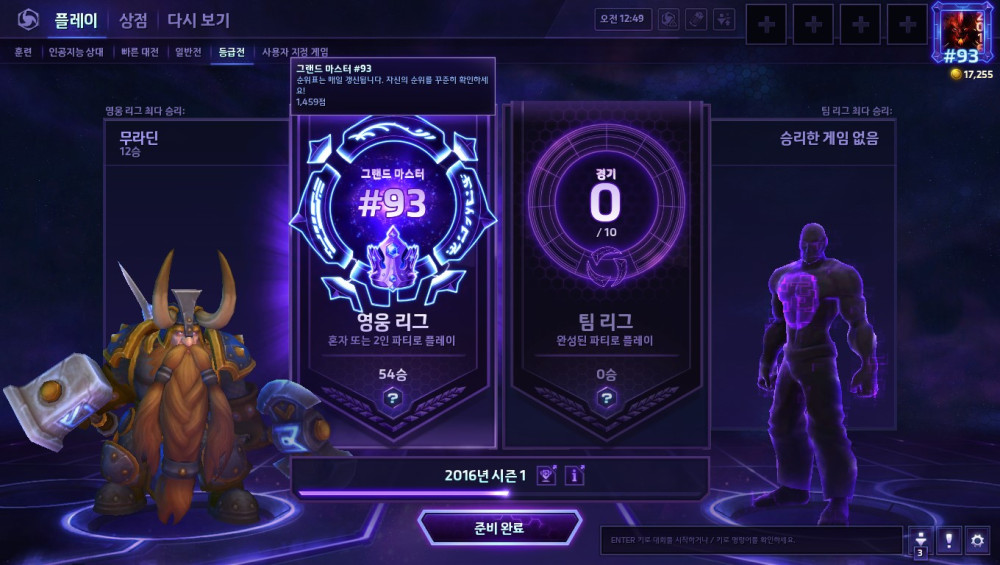Open the help icon under 0승

[607, 398]
